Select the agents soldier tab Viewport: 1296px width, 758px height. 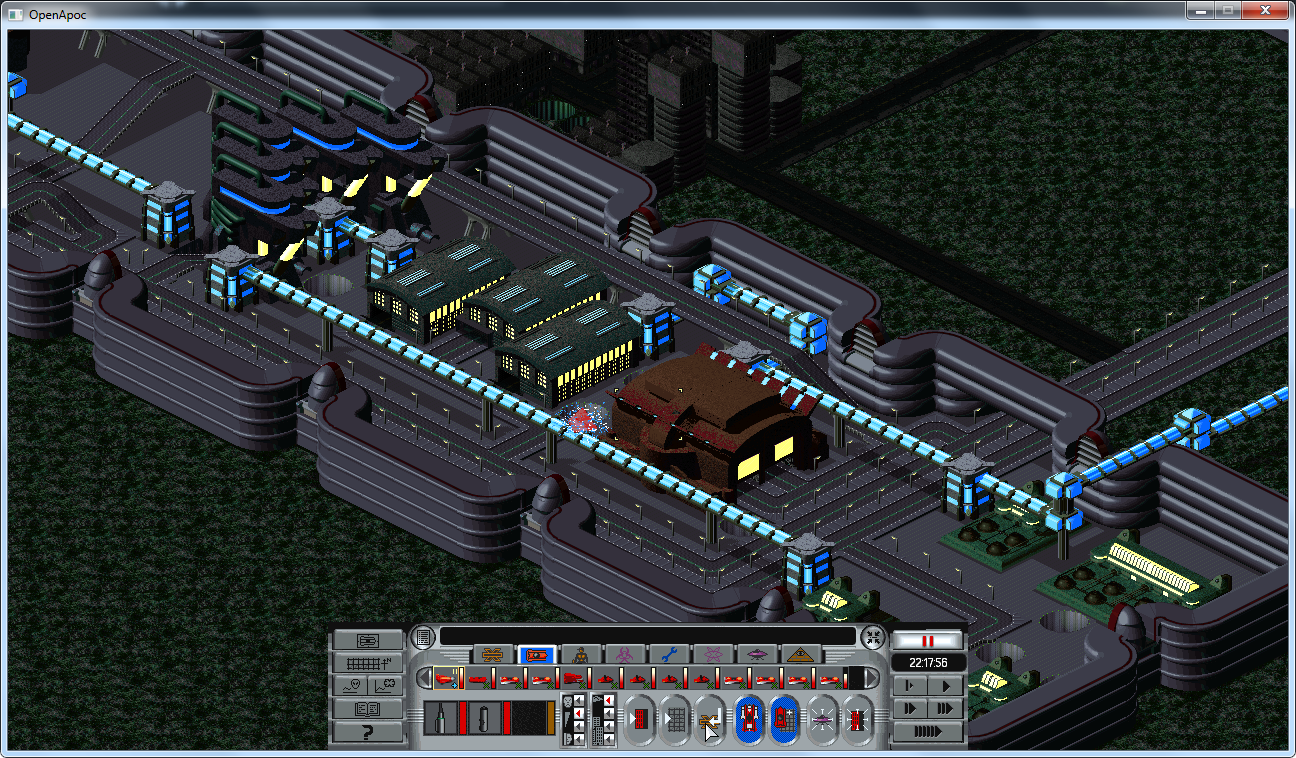580,655
